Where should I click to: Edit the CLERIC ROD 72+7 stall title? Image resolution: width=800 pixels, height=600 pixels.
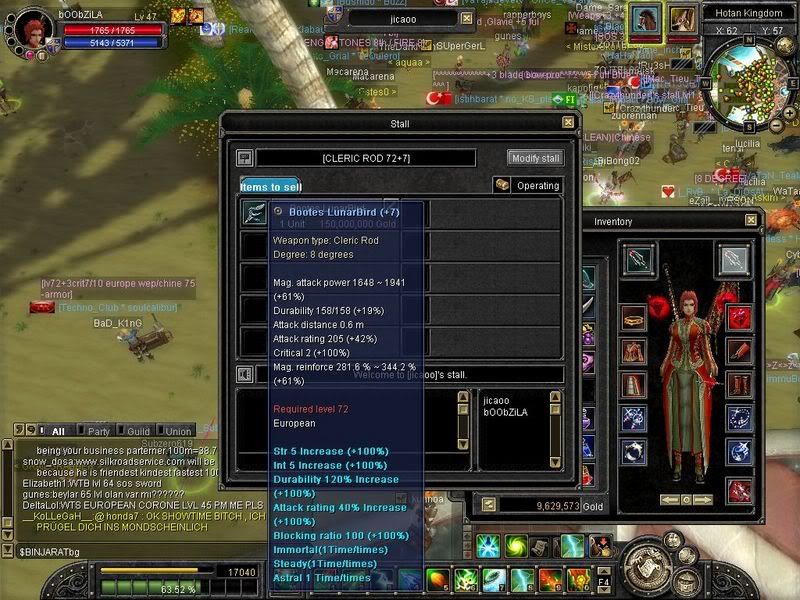point(366,158)
